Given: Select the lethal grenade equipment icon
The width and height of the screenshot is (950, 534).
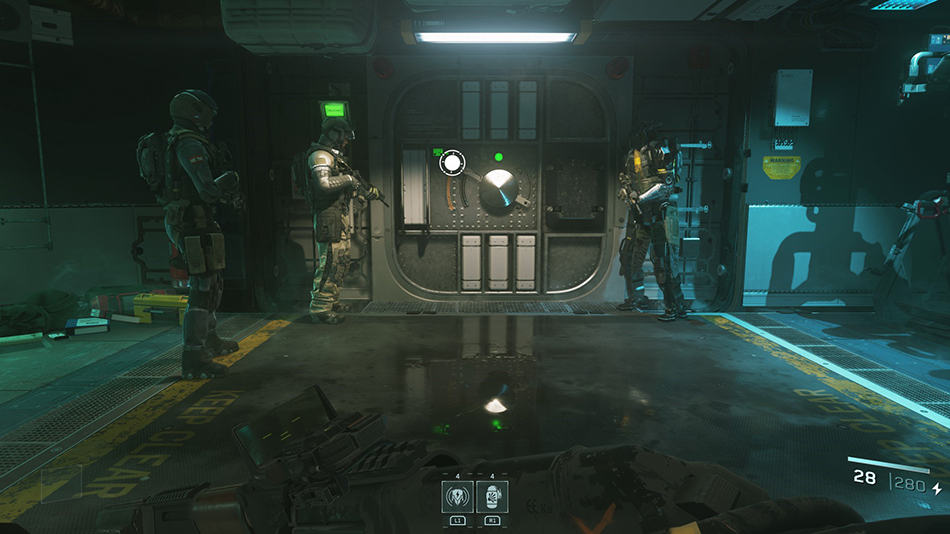Looking at the screenshot, I should (492, 497).
